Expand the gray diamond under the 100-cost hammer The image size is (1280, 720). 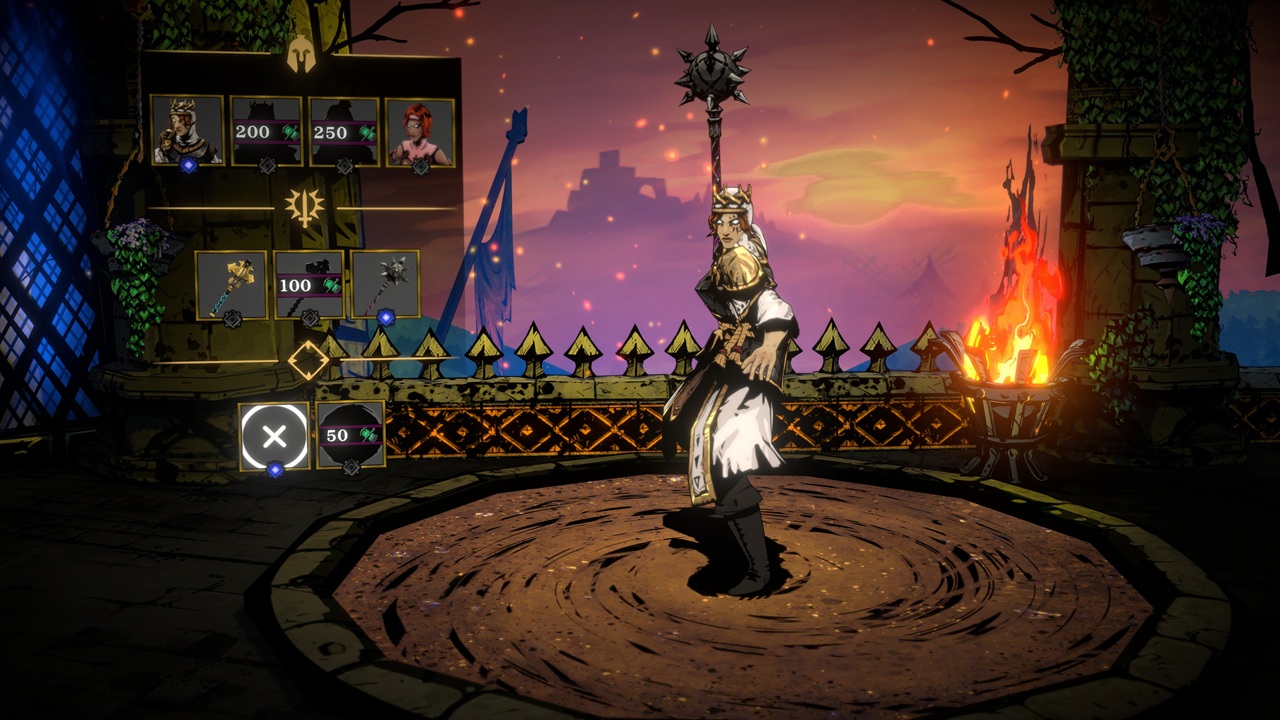click(311, 318)
